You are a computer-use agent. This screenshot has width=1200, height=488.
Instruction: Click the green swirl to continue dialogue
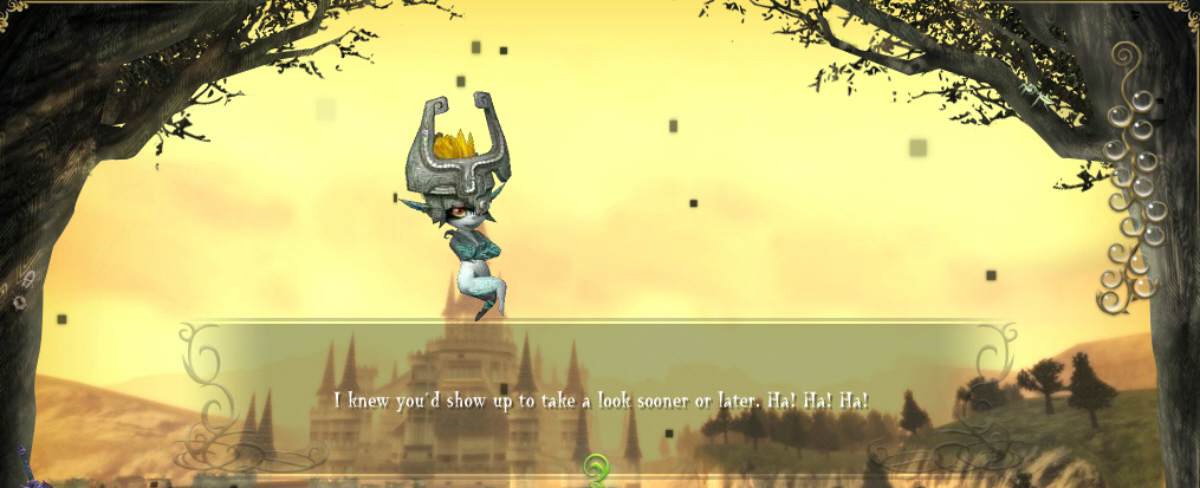pyautogui.click(x=598, y=468)
